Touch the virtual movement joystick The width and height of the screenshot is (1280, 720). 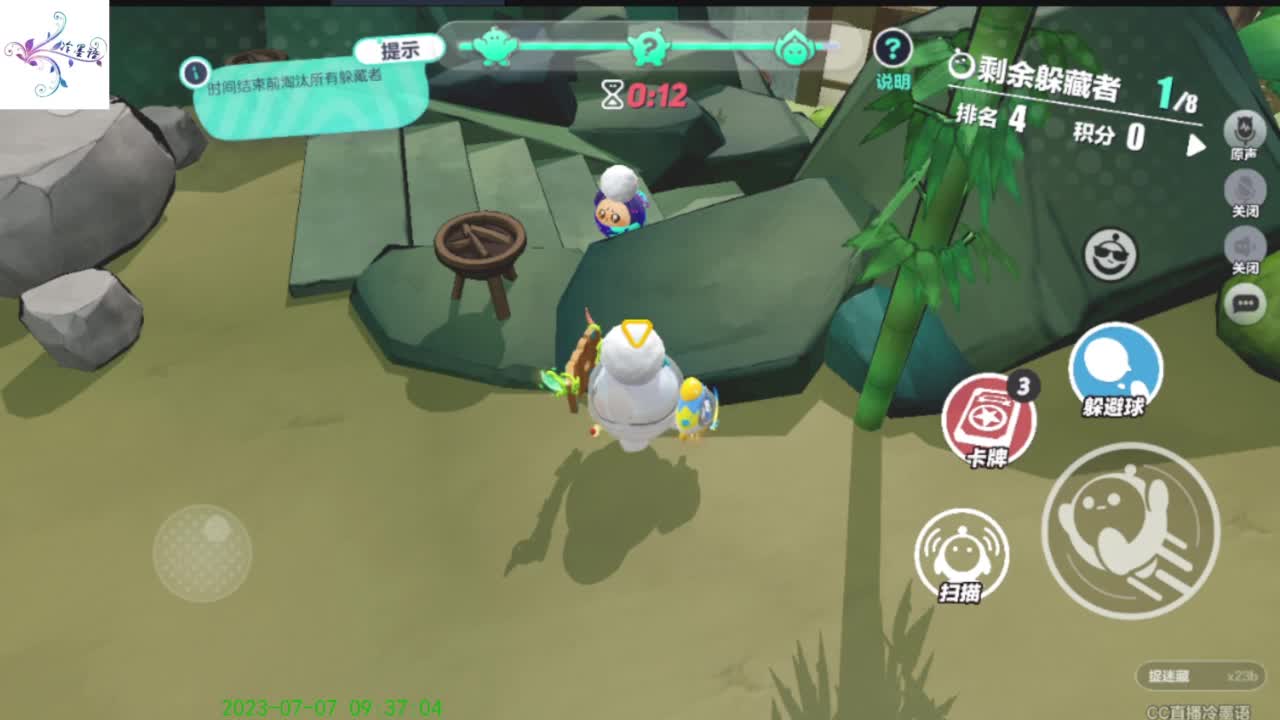(203, 552)
